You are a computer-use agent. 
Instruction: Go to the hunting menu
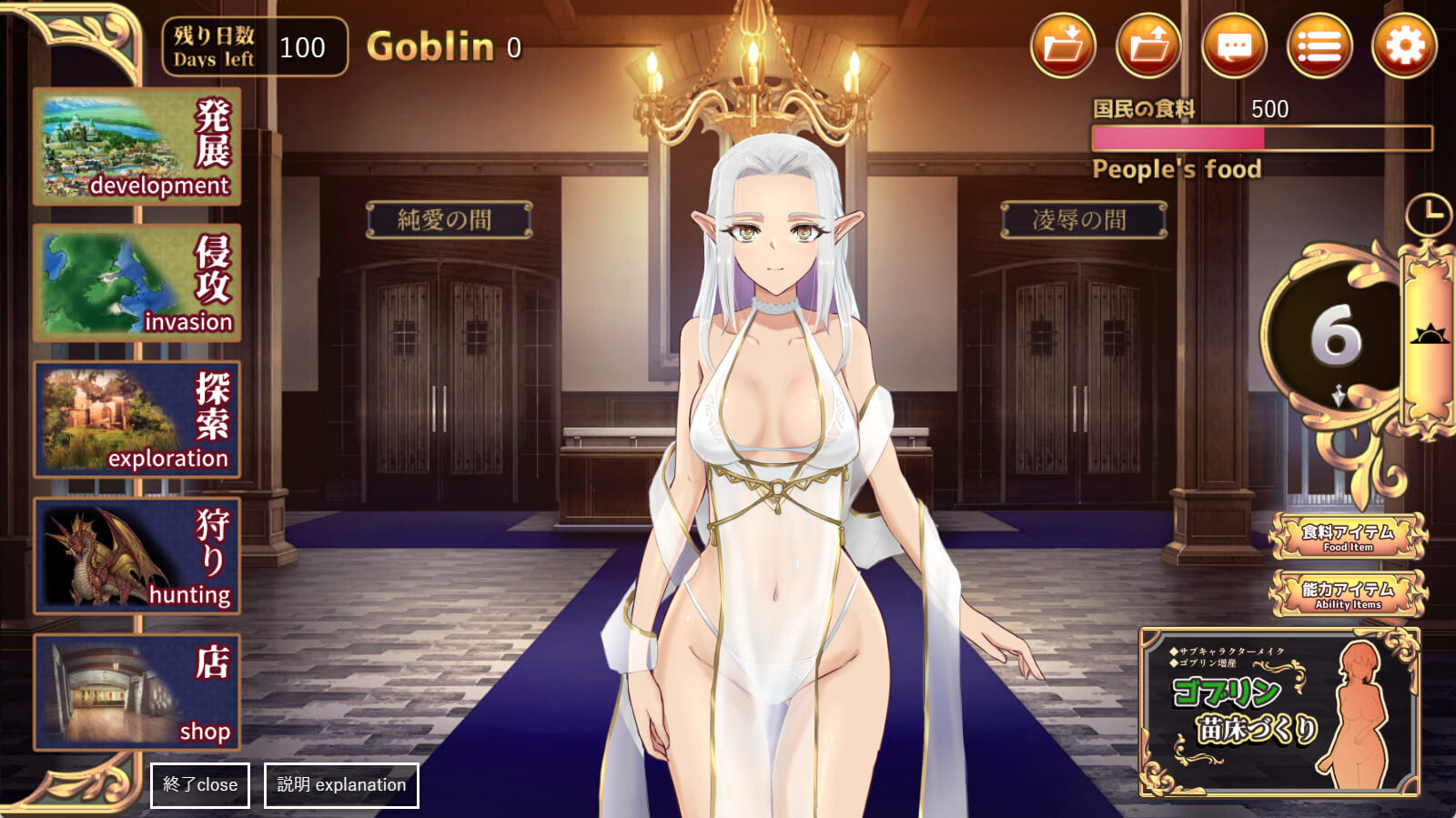click(x=137, y=556)
